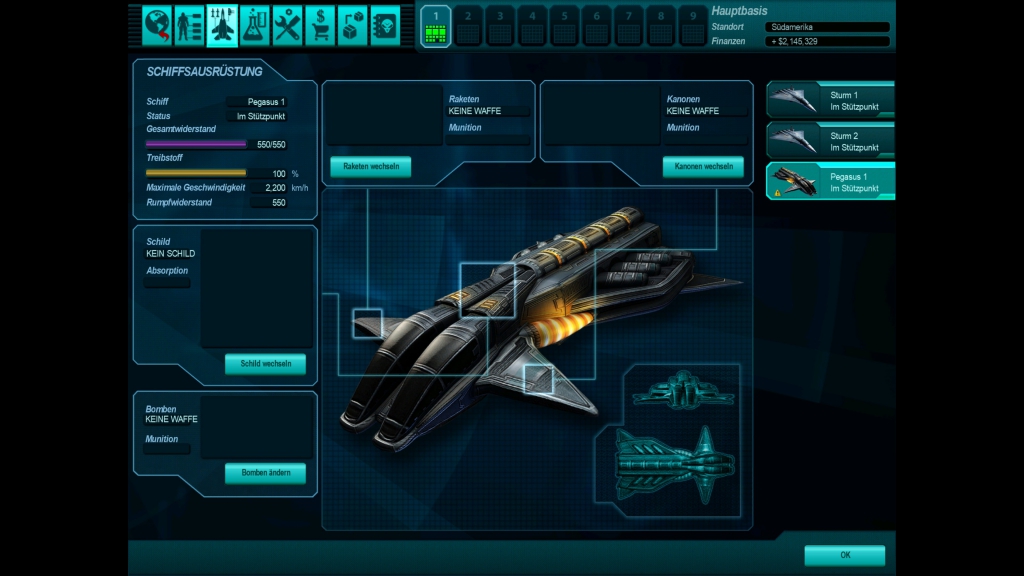Confirm with the OK button
The image size is (1024, 576).
[x=844, y=555]
